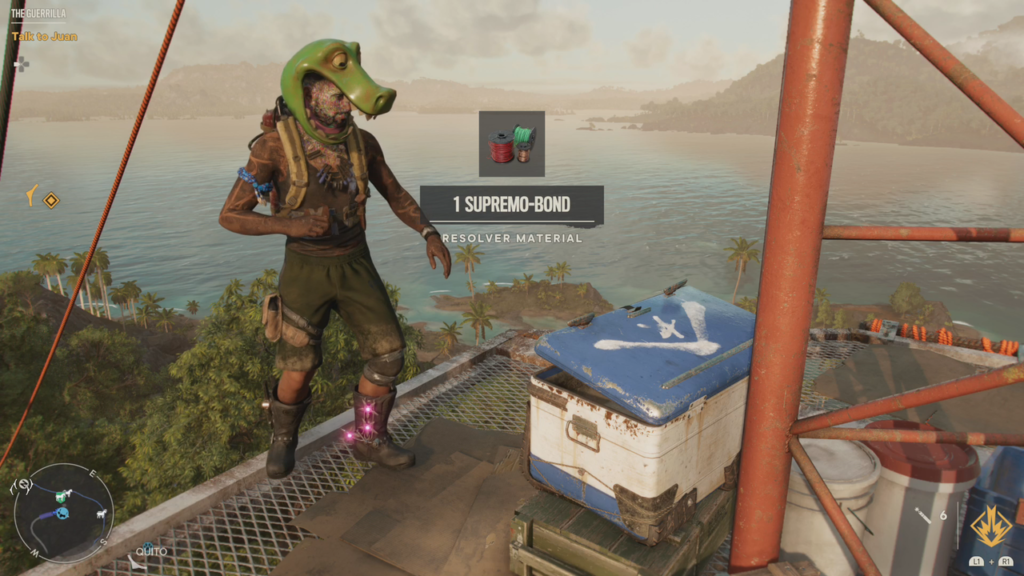1024x576 pixels.
Task: Click the Supremo-Bond spools loot icon
Action: (x=511, y=144)
